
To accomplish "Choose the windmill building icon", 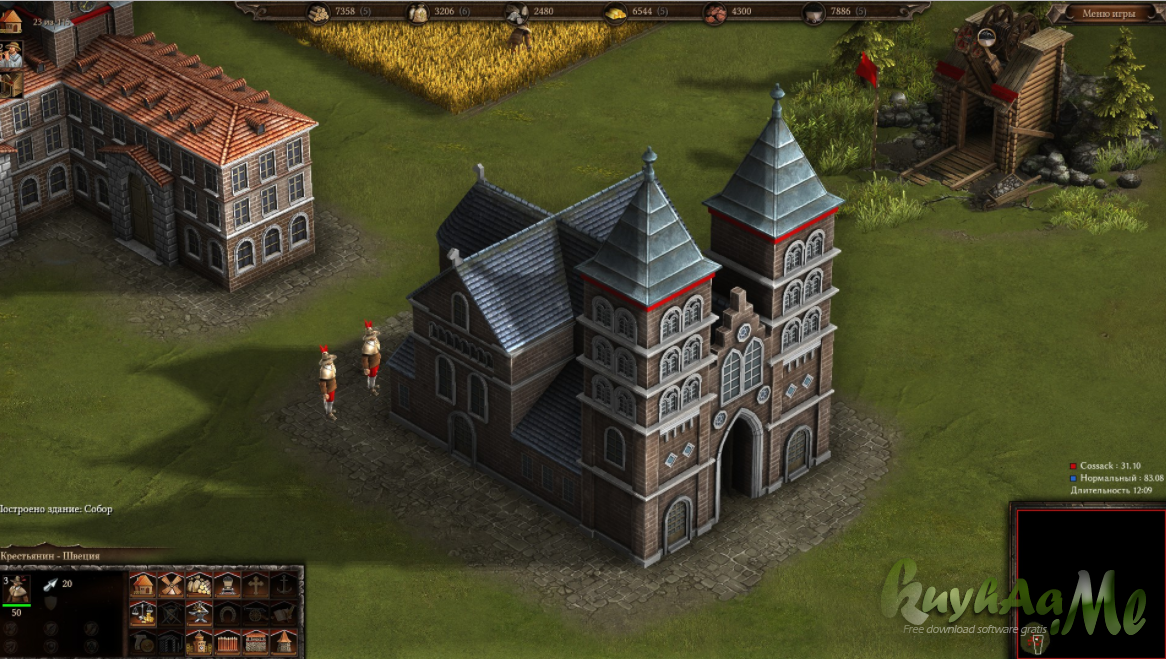I will [171, 585].
